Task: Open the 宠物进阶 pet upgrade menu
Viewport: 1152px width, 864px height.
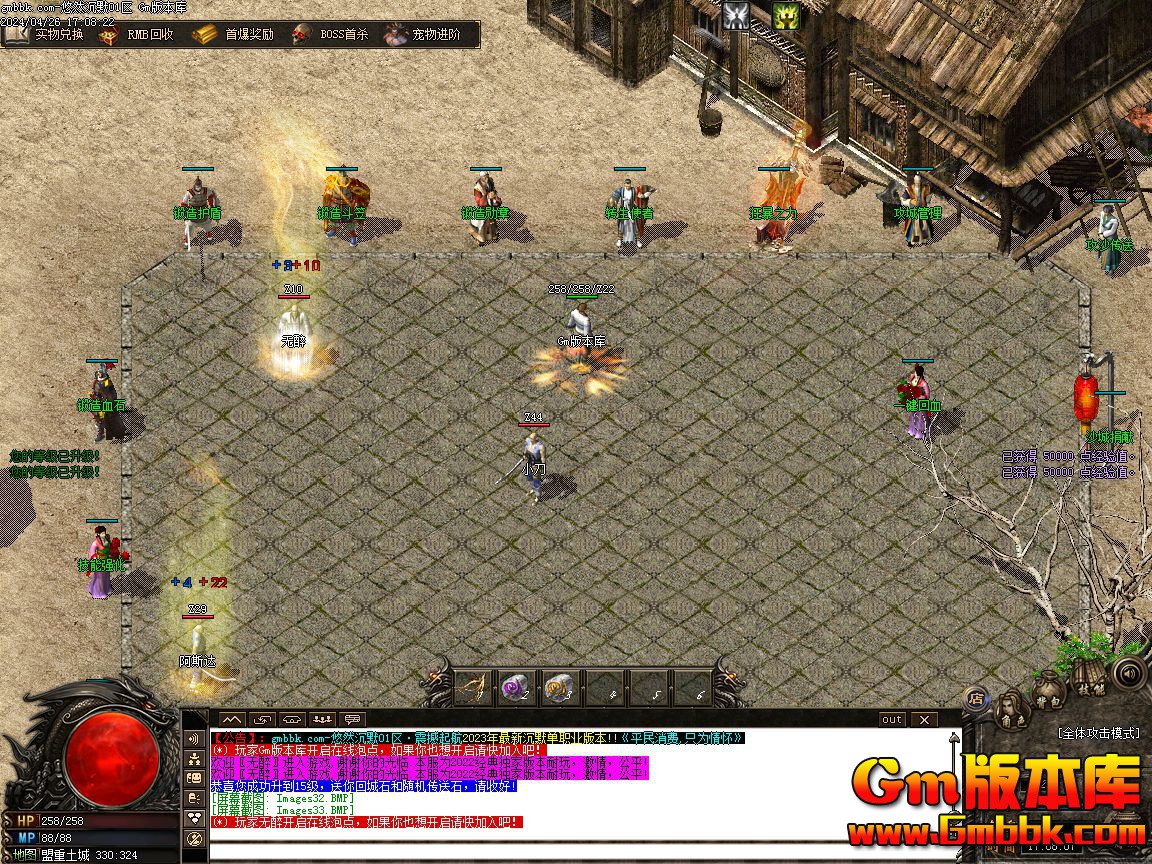Action: [x=424, y=34]
